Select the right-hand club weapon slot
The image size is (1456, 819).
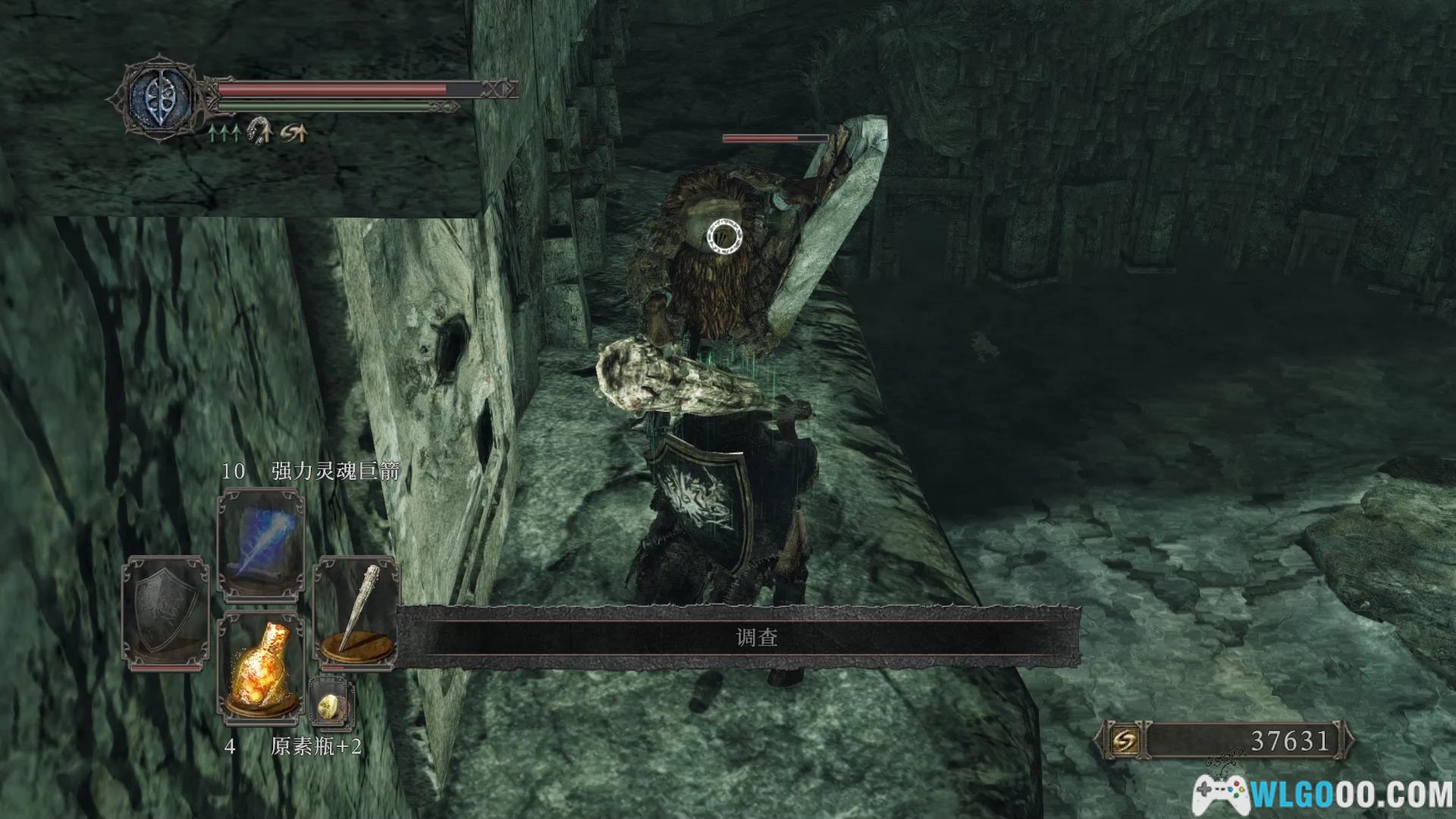(x=356, y=613)
